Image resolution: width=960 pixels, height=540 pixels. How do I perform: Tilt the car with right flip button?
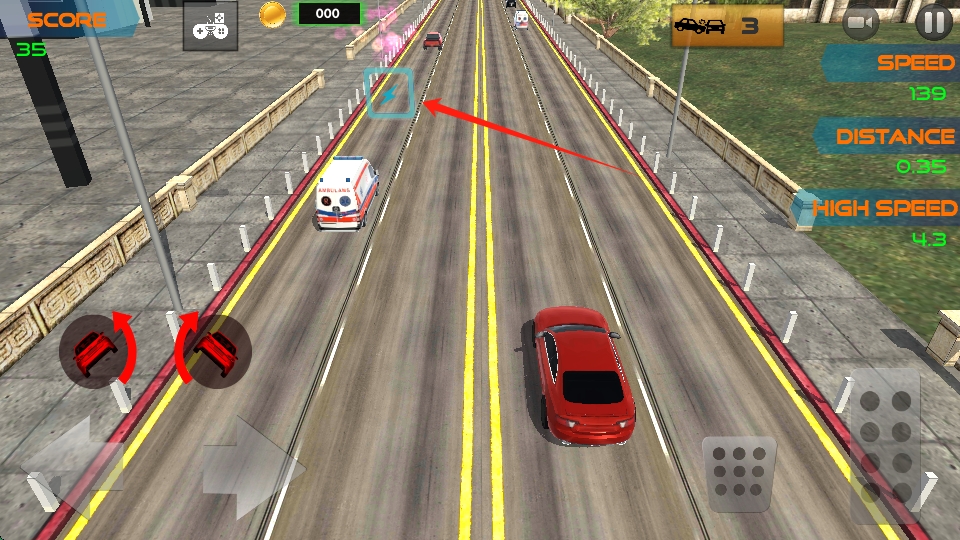213,350
